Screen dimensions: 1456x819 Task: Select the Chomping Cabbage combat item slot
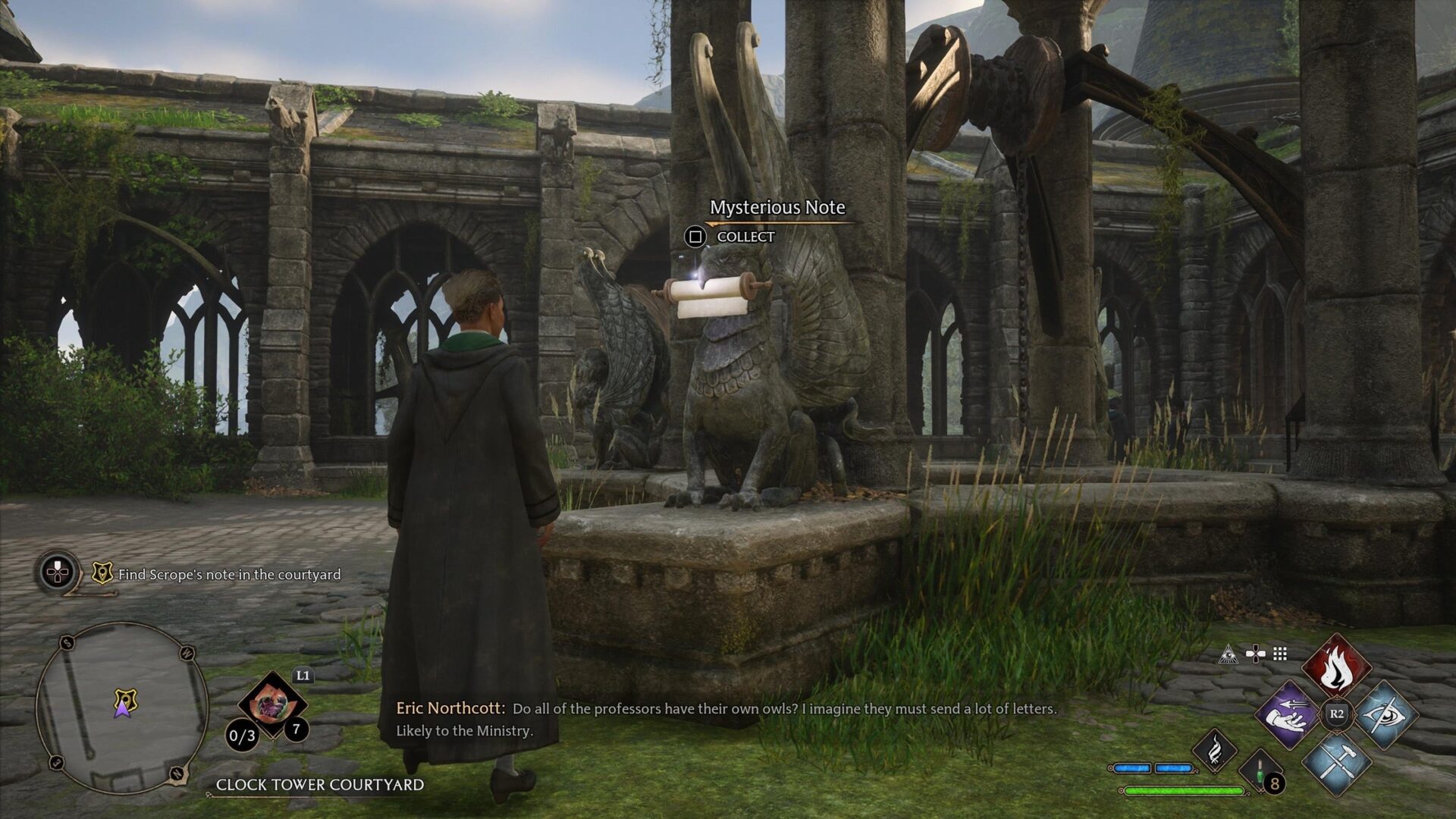271,705
